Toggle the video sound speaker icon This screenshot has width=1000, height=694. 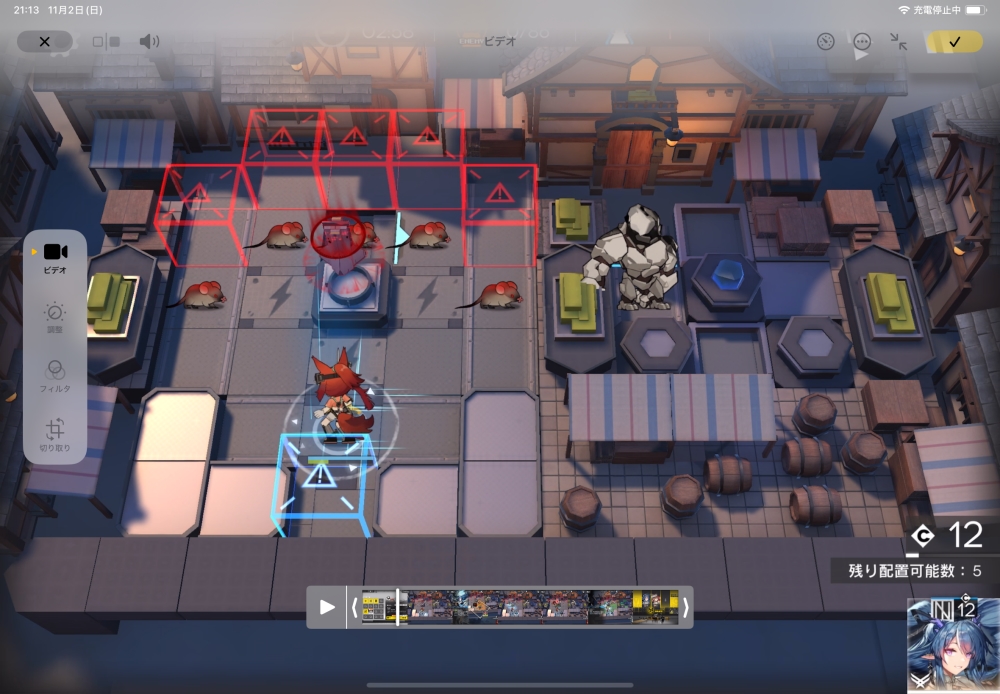tap(149, 42)
